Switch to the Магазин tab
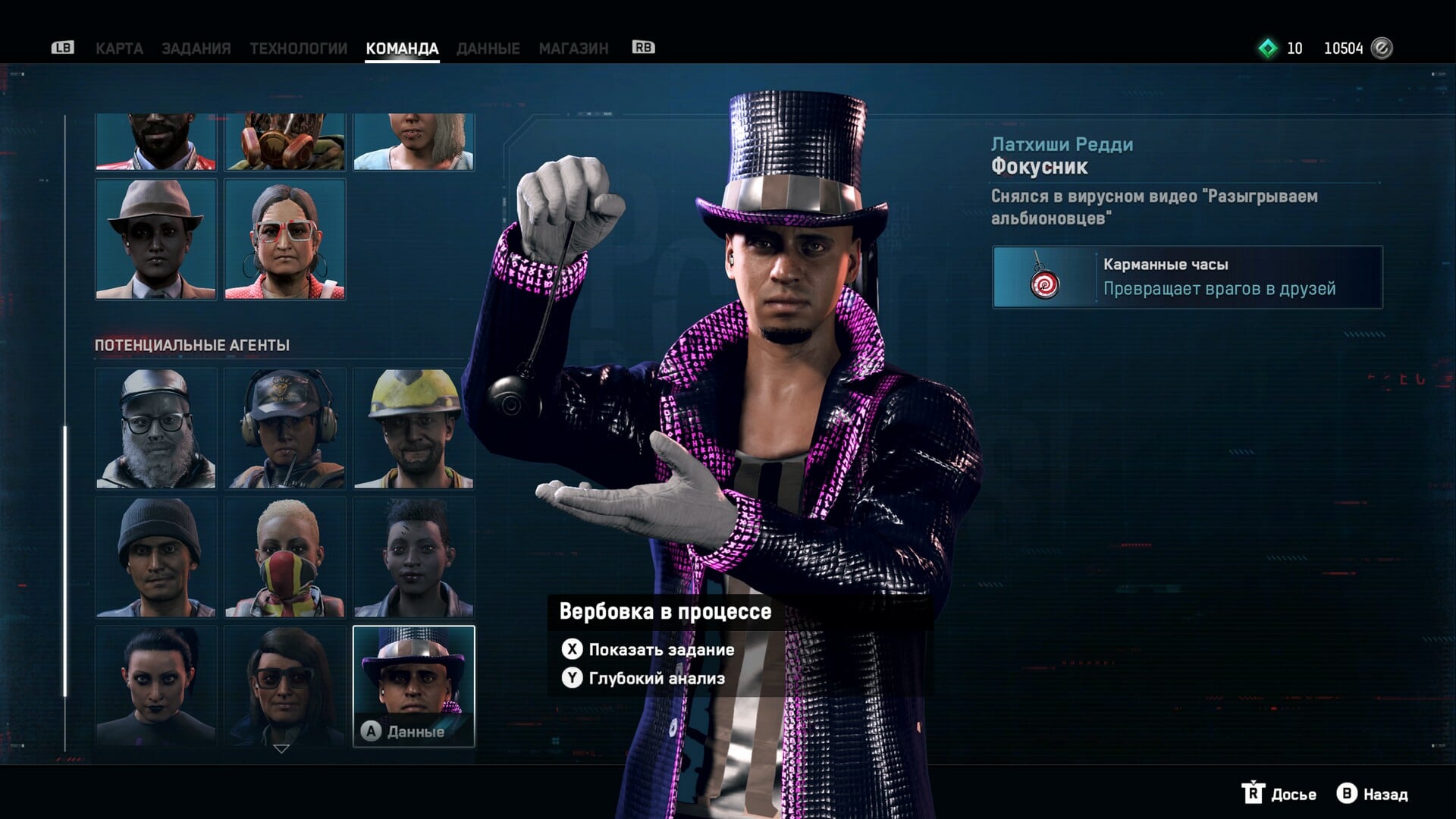The width and height of the screenshot is (1456, 819). pos(573,49)
